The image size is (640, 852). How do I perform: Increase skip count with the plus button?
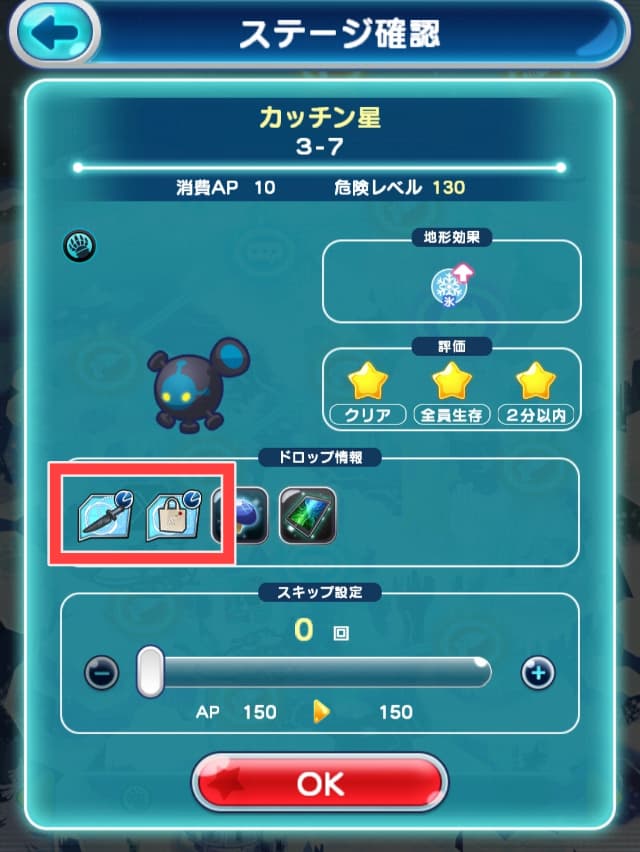point(538,673)
